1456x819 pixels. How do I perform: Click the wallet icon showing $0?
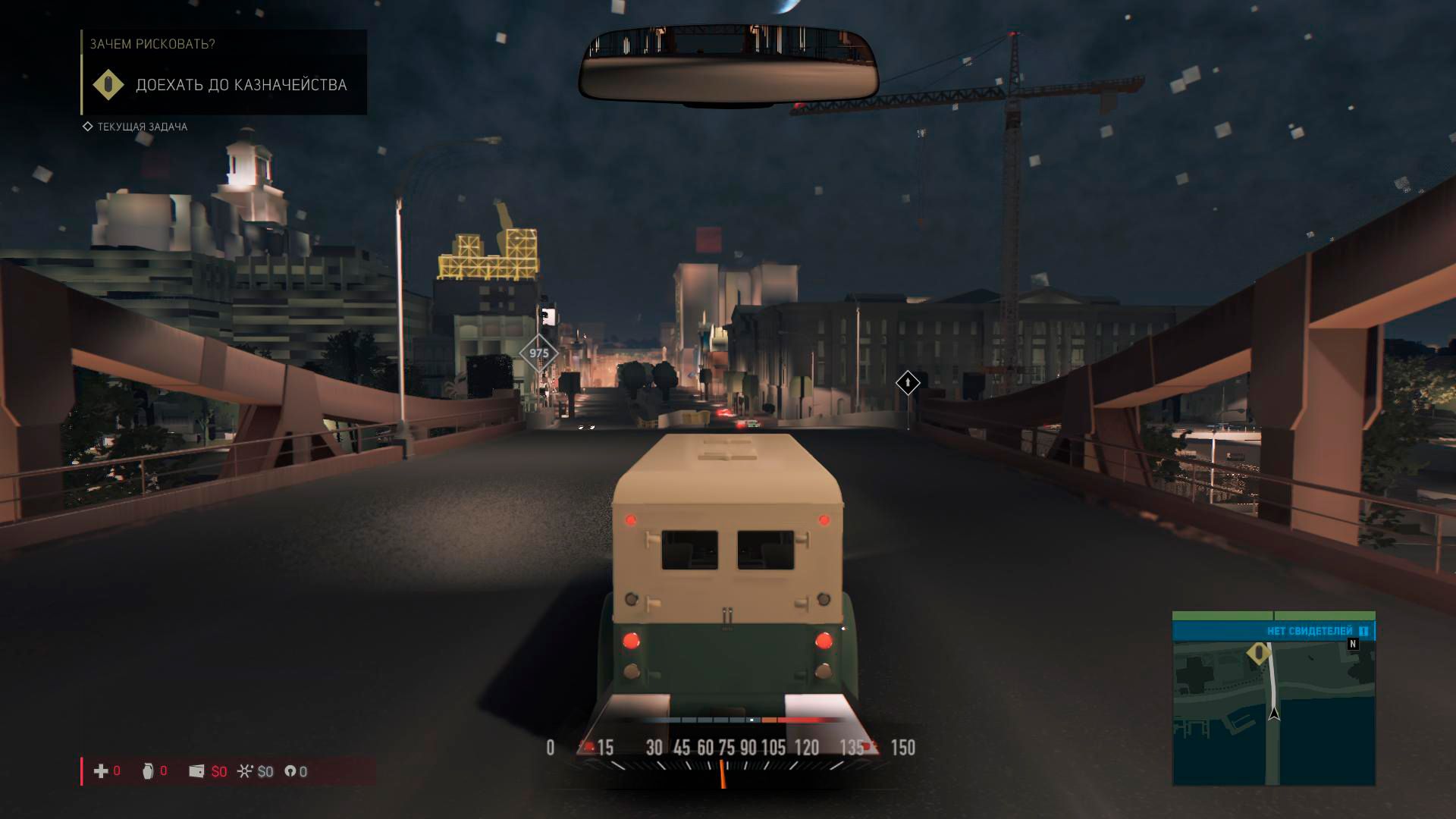(x=198, y=771)
